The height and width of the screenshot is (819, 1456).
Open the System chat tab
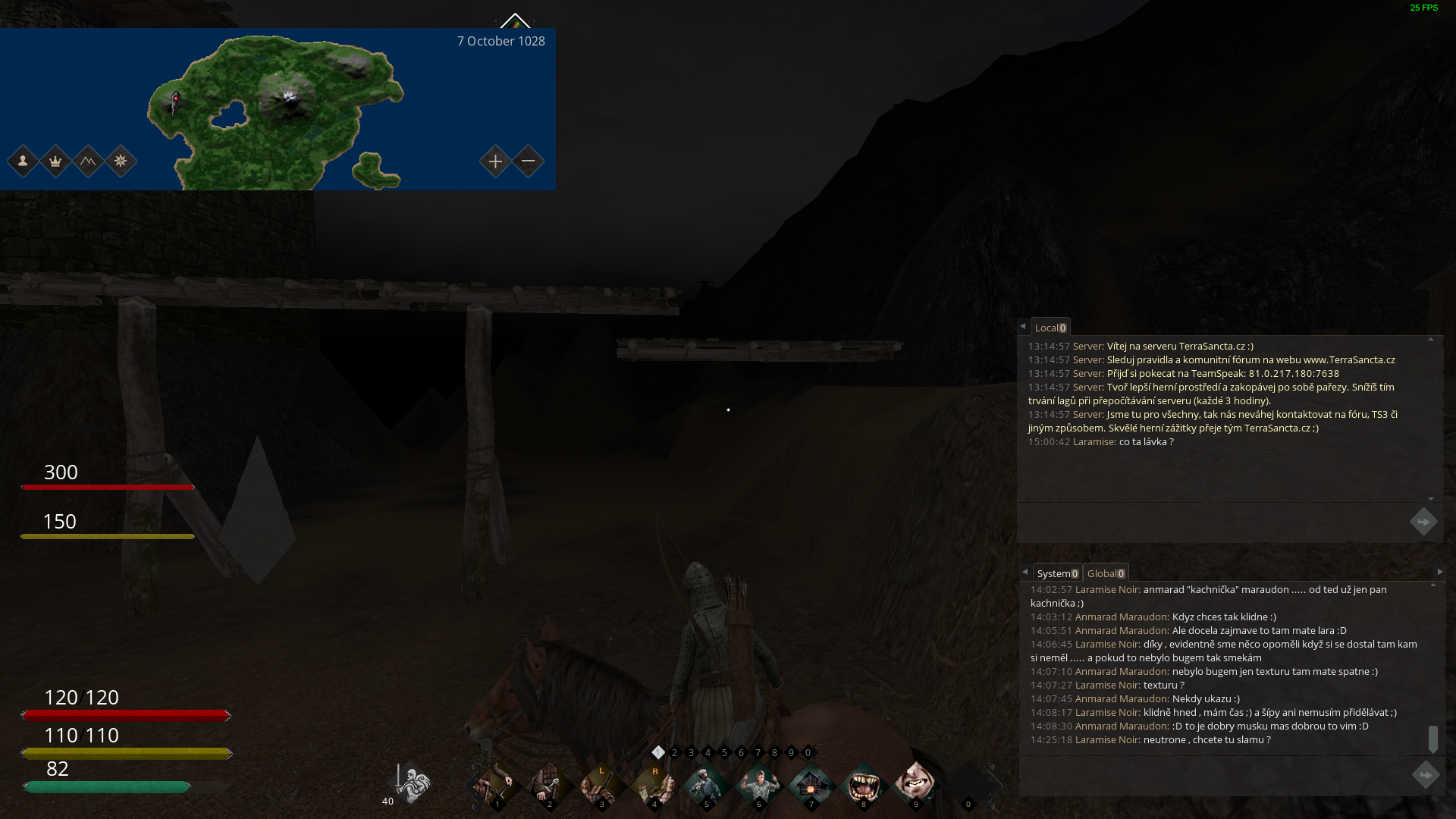coord(1056,573)
